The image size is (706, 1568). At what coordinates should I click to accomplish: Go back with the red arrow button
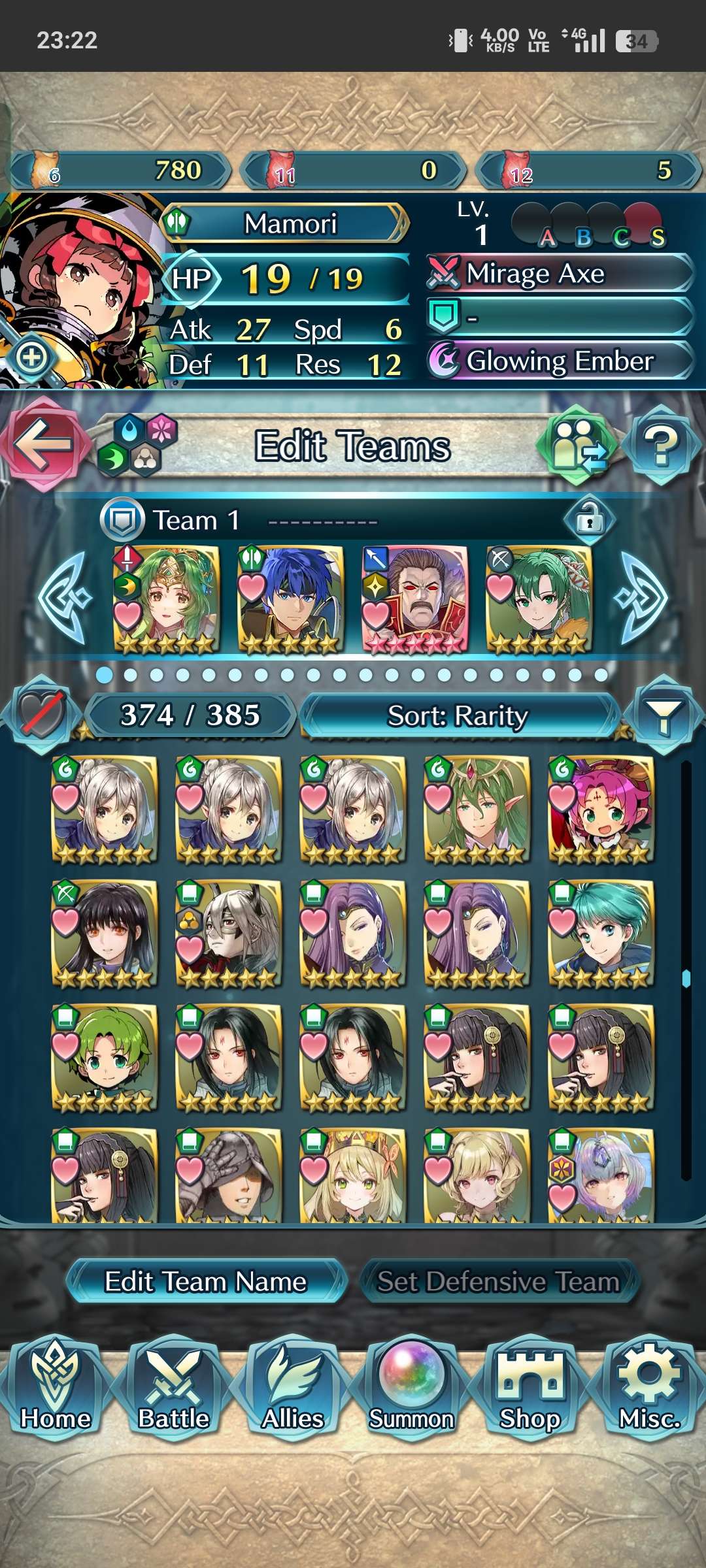tap(43, 444)
